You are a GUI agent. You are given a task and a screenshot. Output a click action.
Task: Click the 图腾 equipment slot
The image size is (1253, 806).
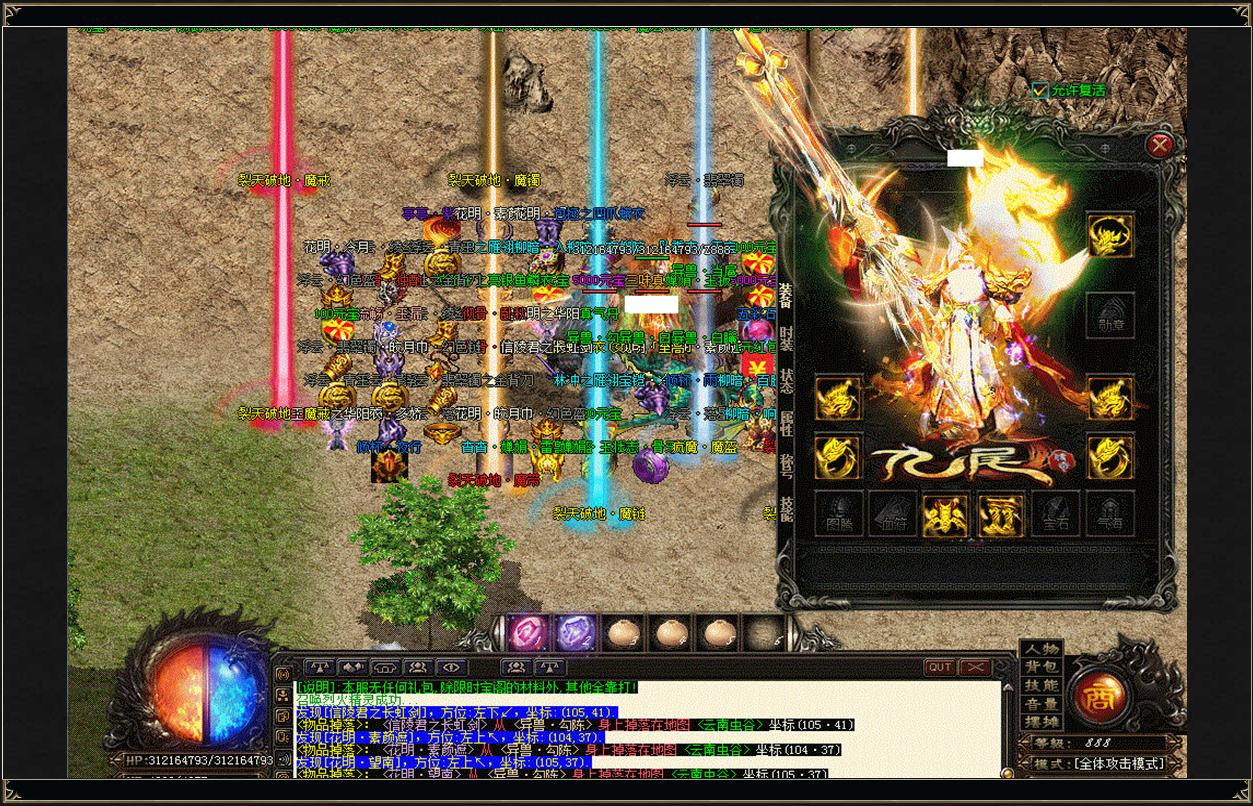(x=840, y=514)
